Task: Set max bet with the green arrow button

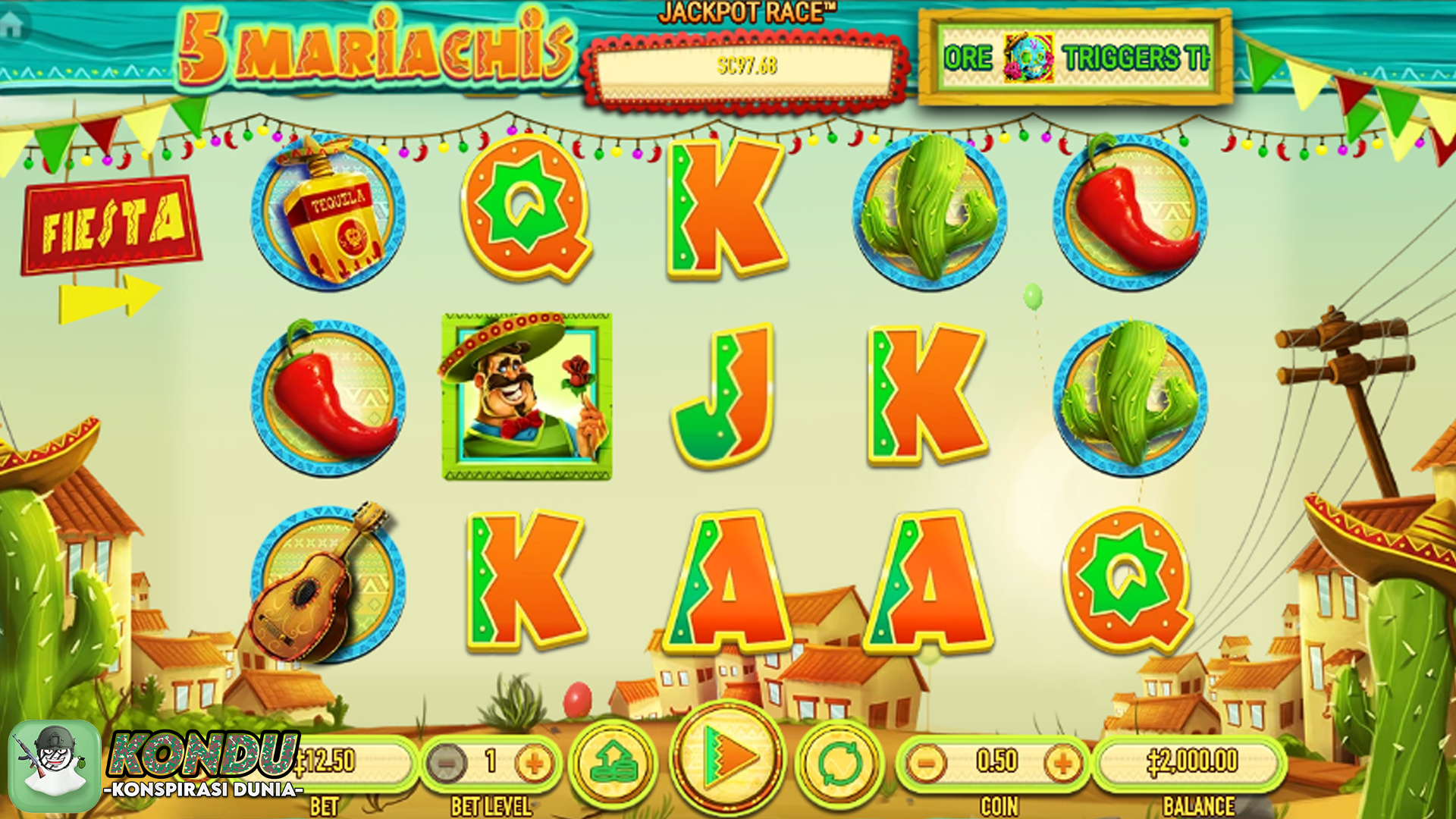Action: click(x=613, y=762)
